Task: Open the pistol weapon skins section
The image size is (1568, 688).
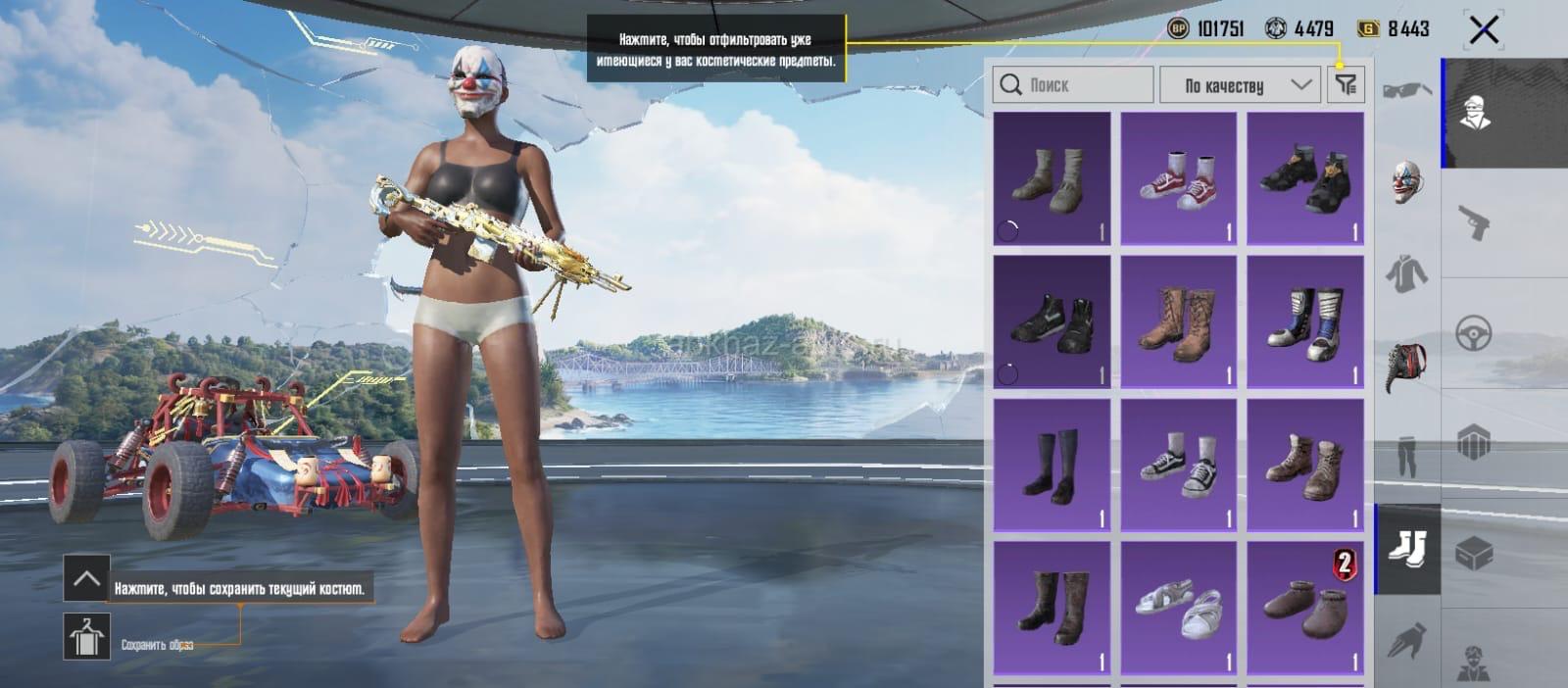Action: [x=1473, y=223]
